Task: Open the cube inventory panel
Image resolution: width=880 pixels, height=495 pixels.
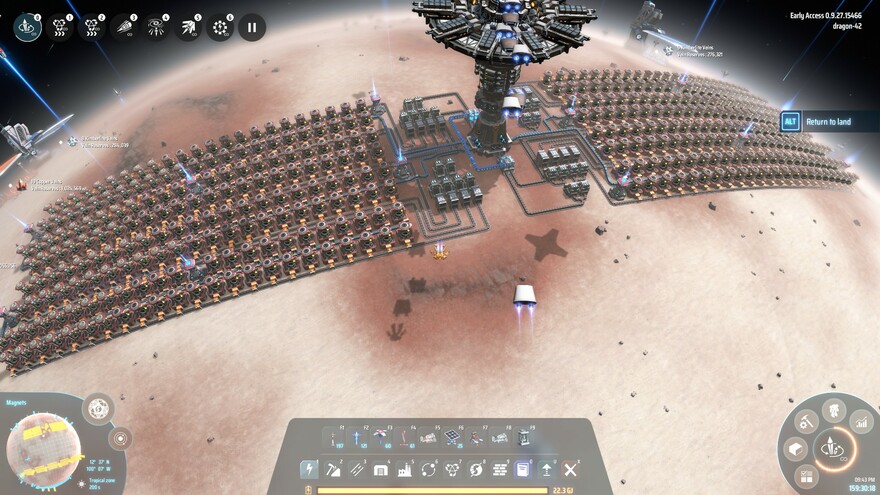Action: tap(797, 450)
